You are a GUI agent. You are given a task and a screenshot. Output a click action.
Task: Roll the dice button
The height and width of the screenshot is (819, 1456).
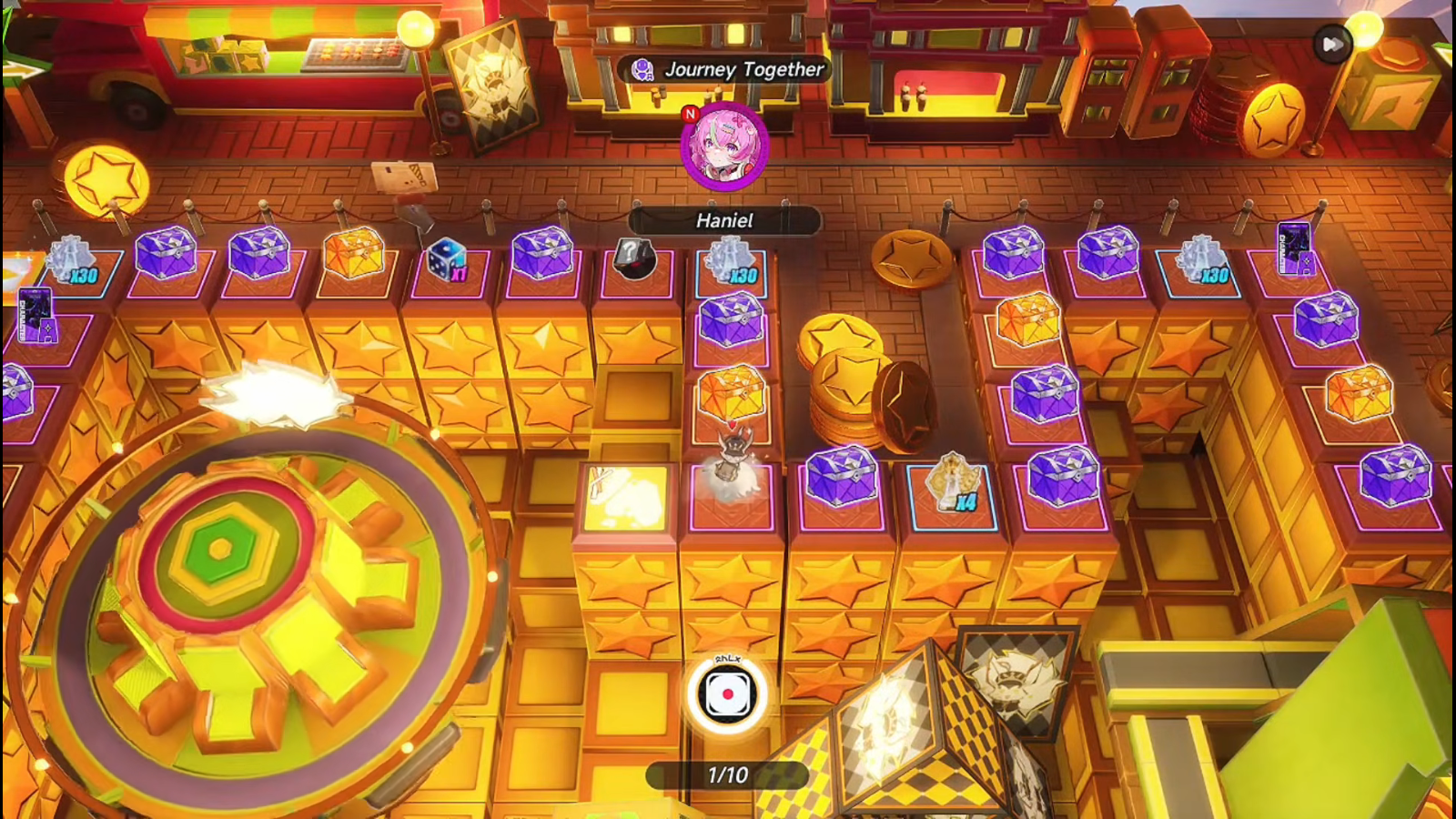click(x=727, y=694)
